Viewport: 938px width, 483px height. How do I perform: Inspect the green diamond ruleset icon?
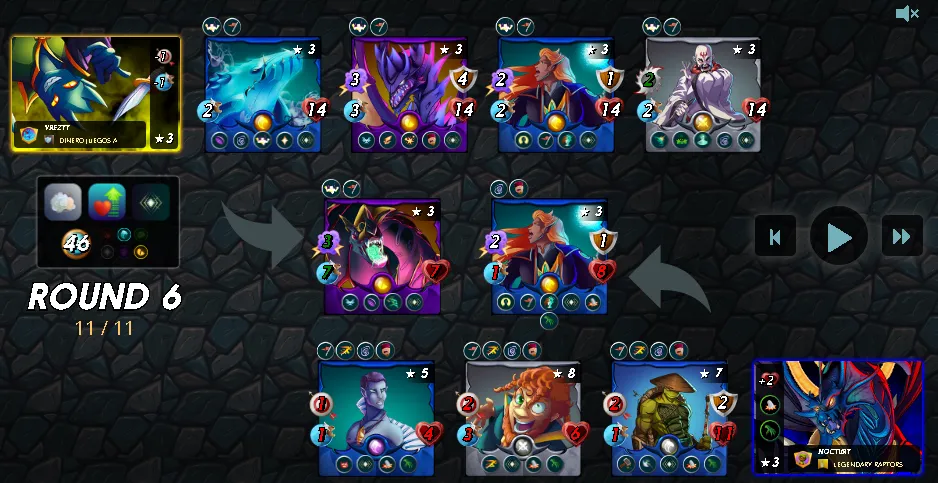coord(151,202)
